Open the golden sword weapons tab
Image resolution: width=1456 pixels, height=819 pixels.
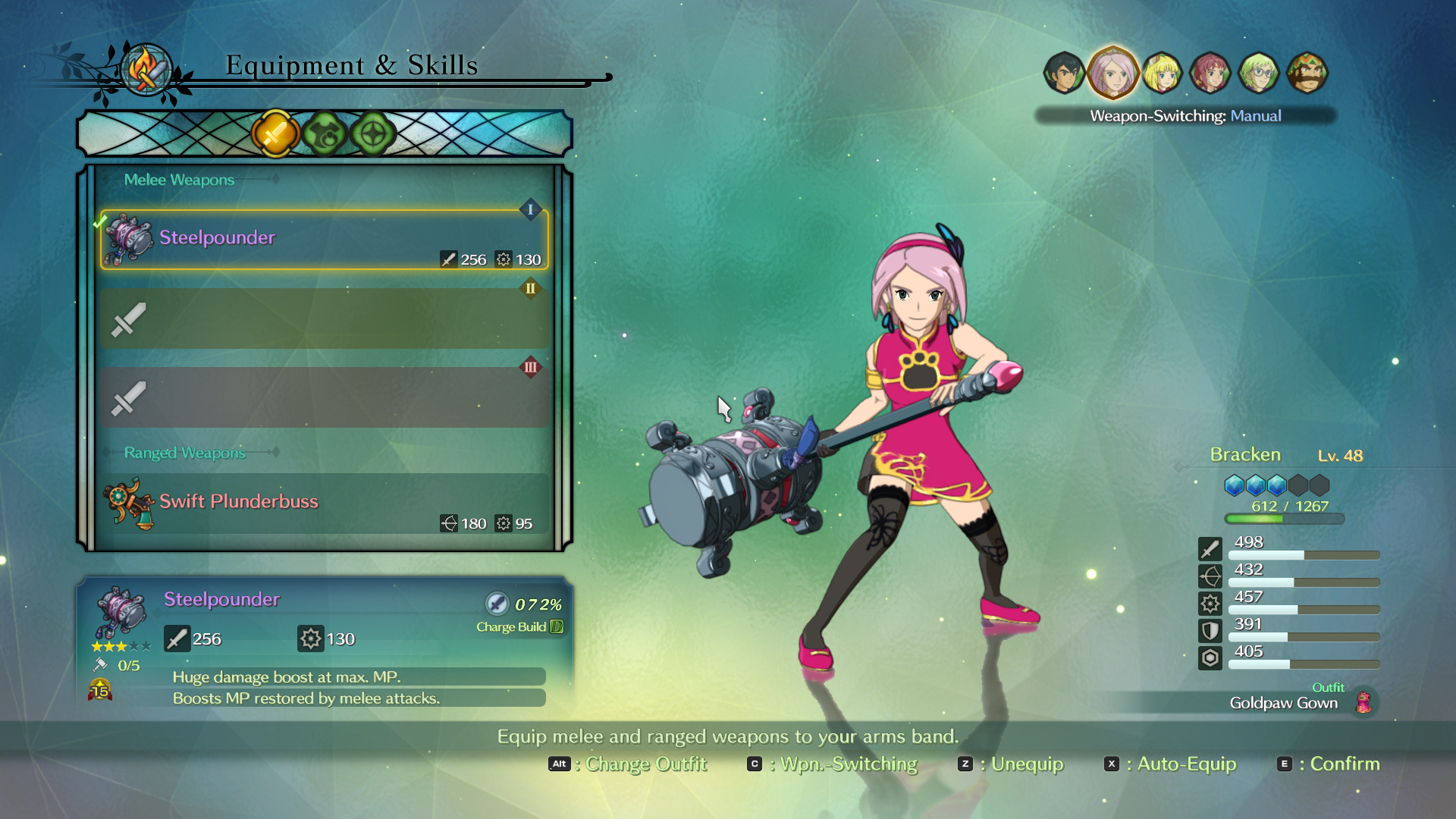pos(275,134)
